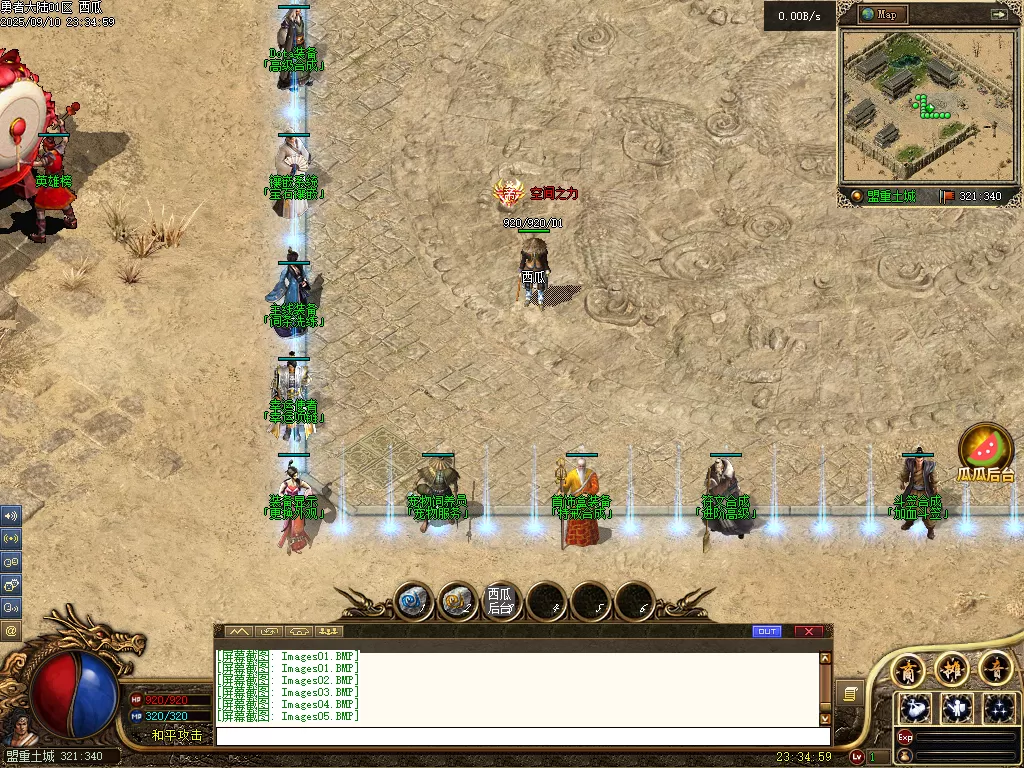Activate the 西瓜后台 hotbar slot

pyautogui.click(x=501, y=601)
